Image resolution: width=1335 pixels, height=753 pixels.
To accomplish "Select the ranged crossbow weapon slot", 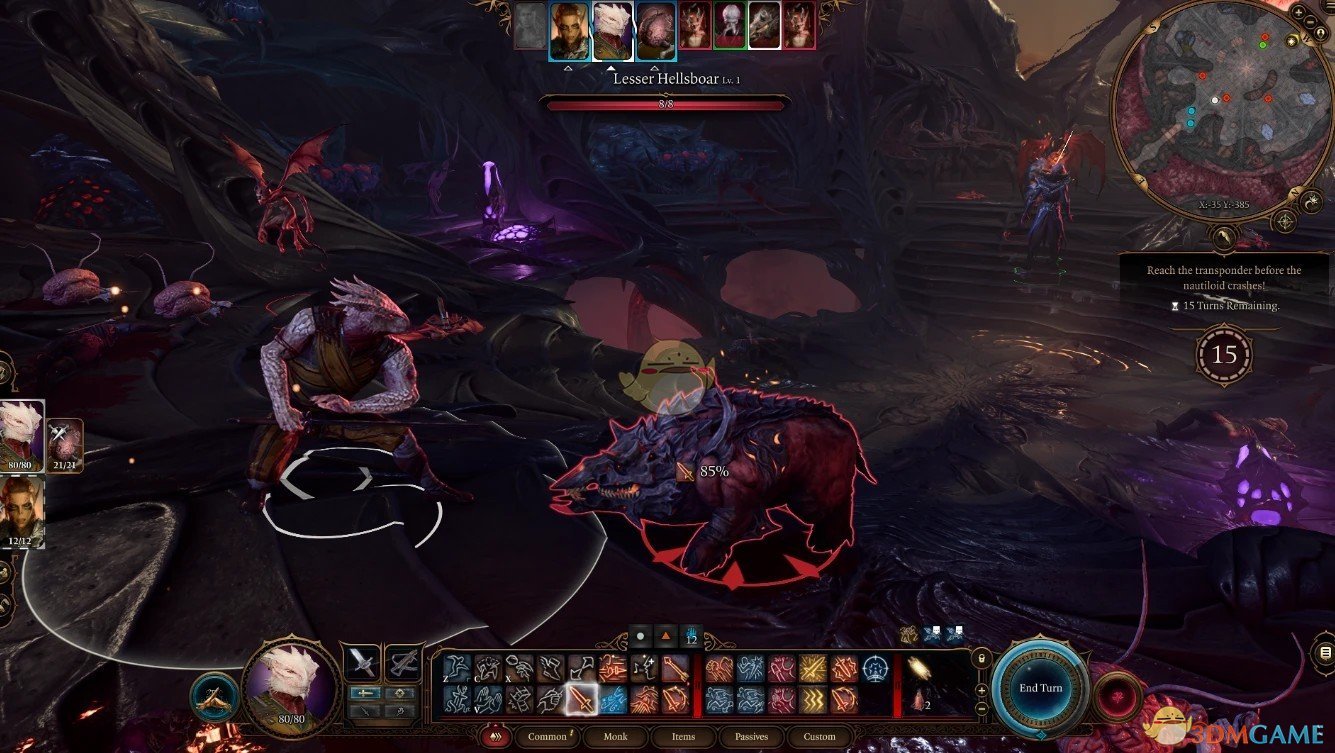I will coord(403,662).
